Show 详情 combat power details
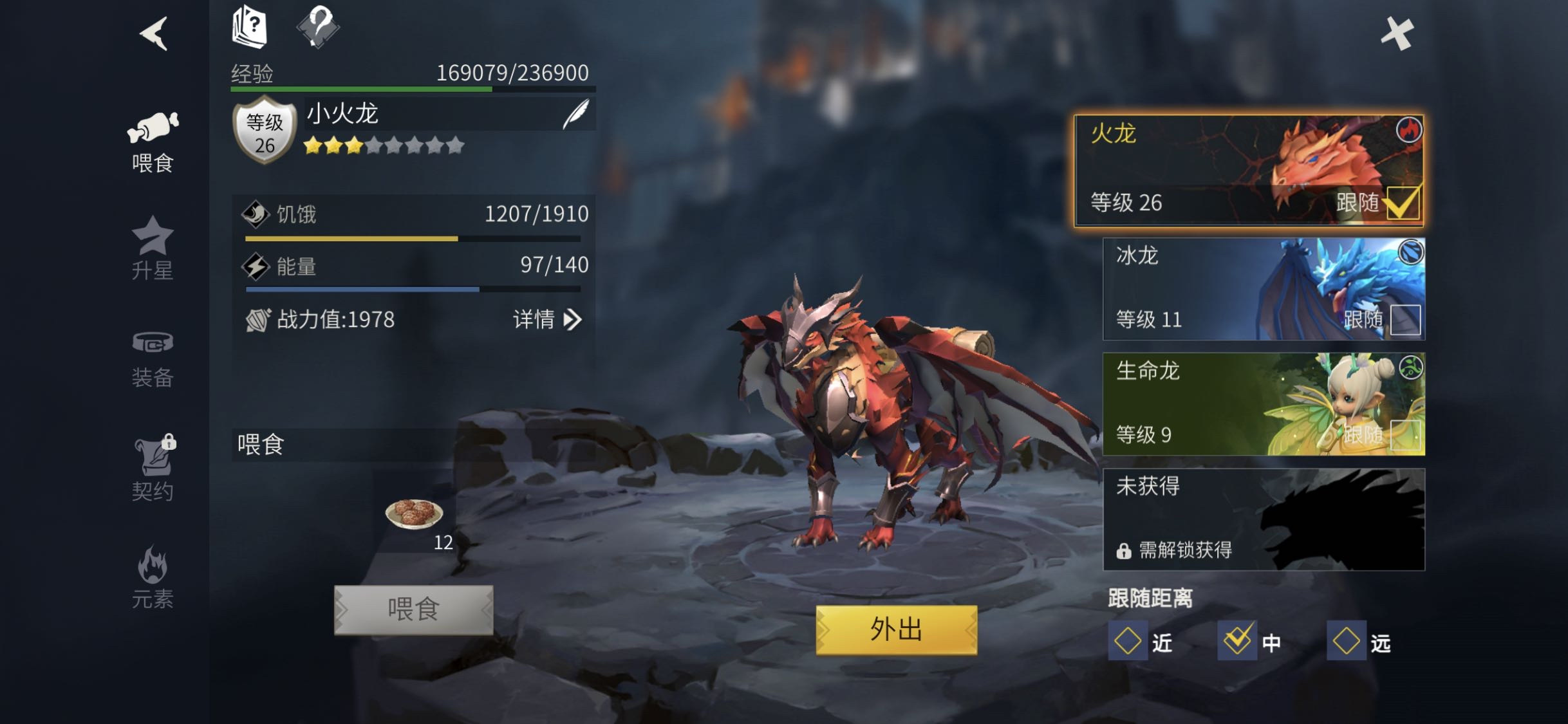The image size is (1568, 724). tap(547, 319)
